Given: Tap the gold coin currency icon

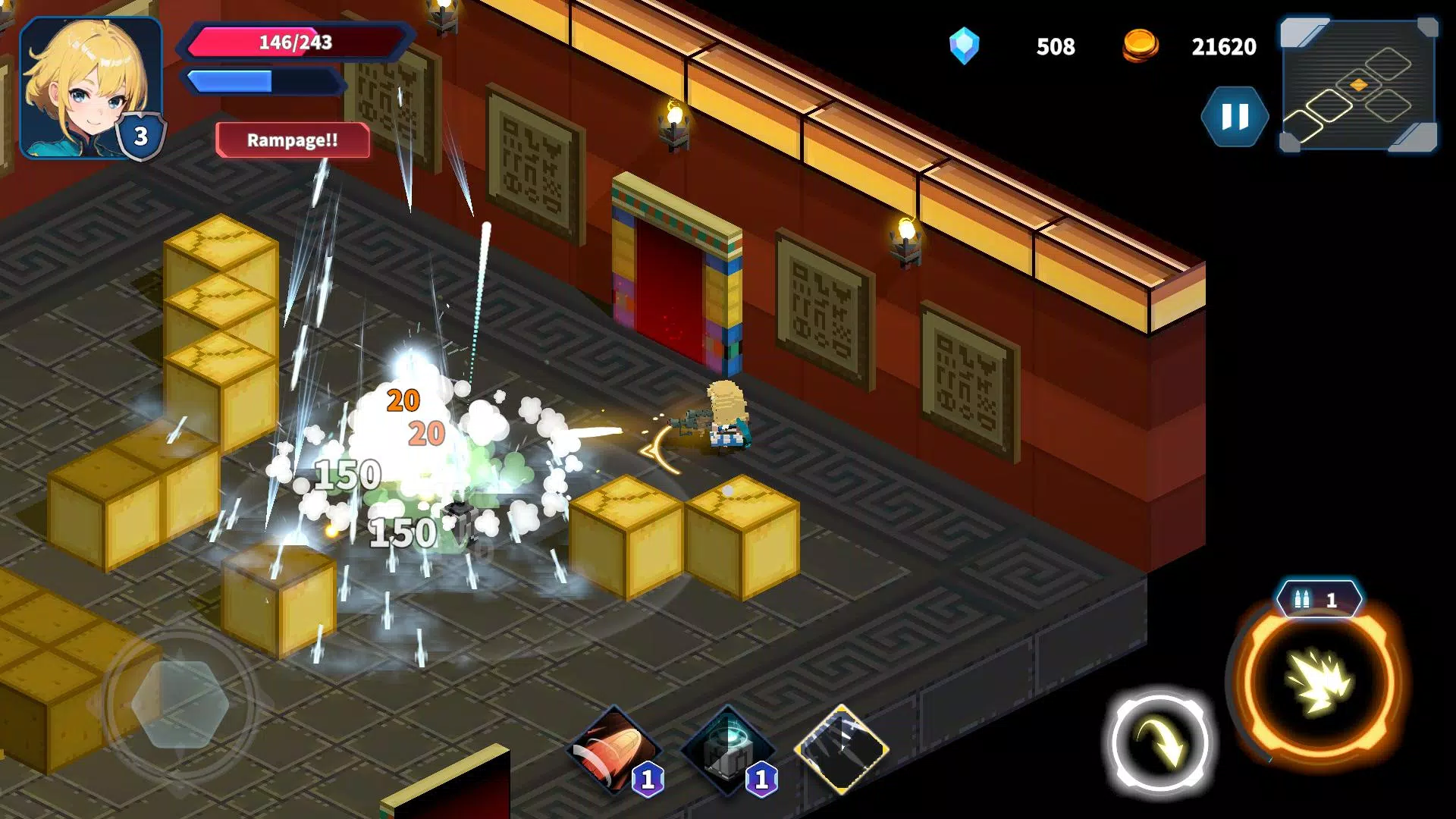Looking at the screenshot, I should click(1140, 45).
